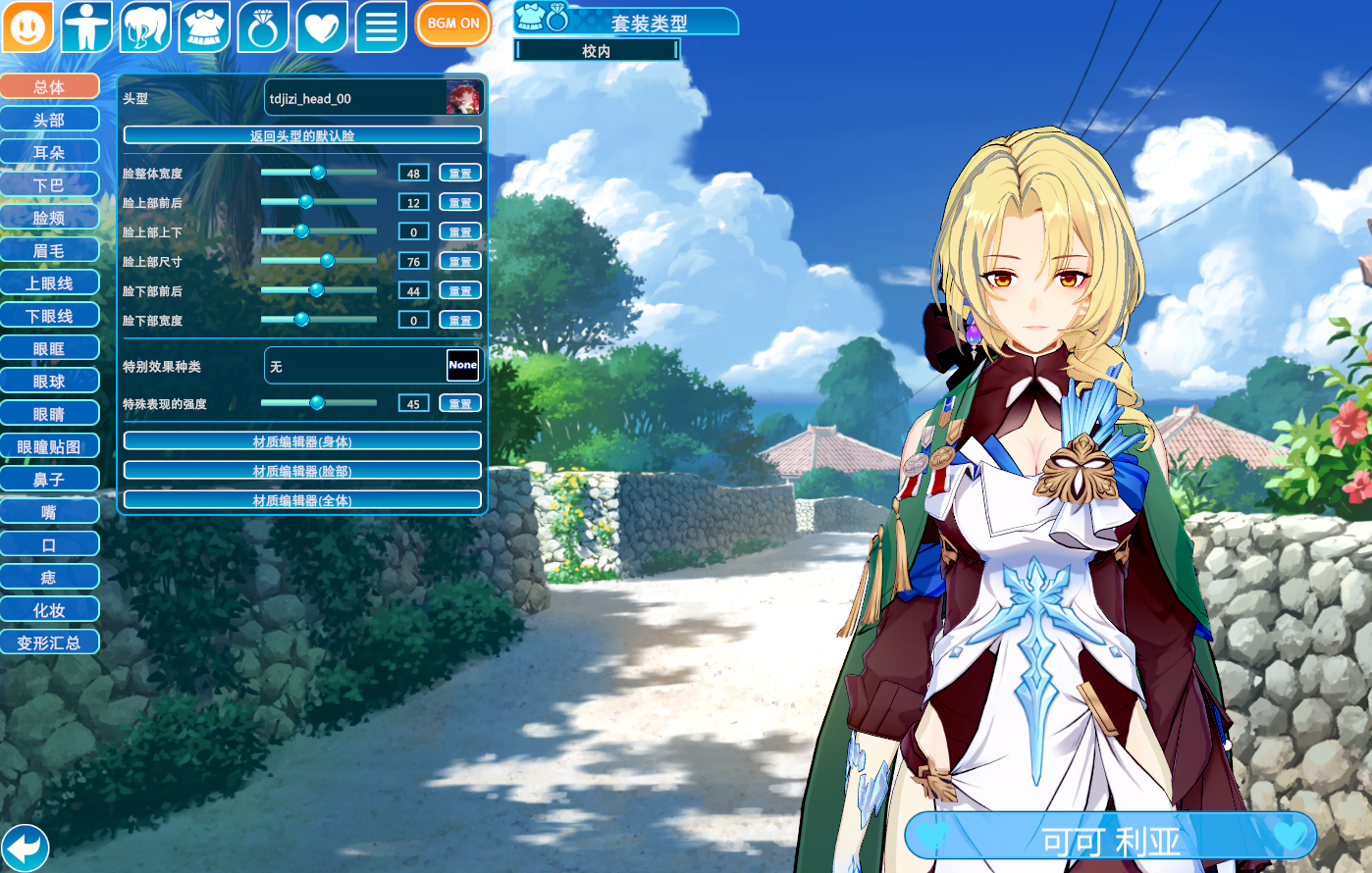The width and height of the screenshot is (1372, 873).
Task: Adjust the 脸整体宽度 slider
Action: pos(318,173)
